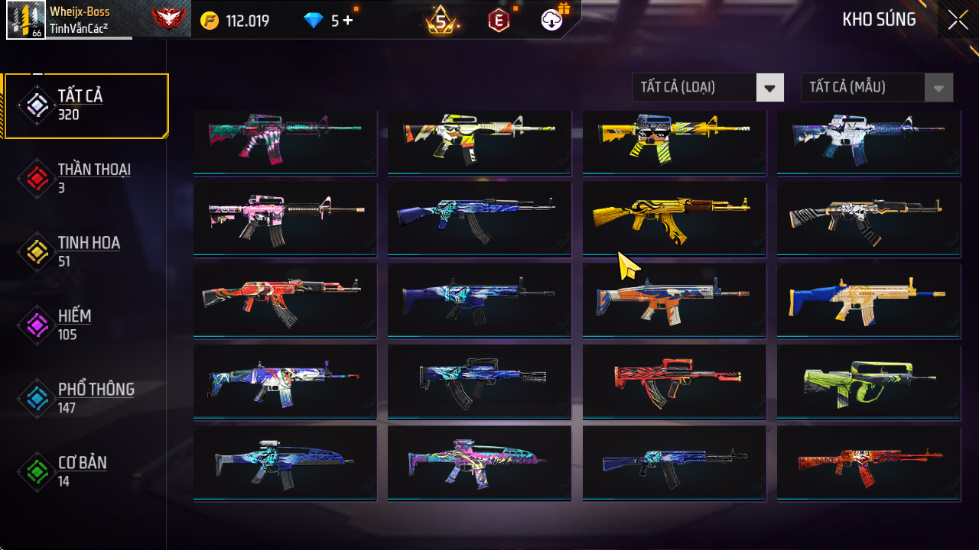
Task: Open the player profile Wheijx-Boss
Action: coord(68,20)
